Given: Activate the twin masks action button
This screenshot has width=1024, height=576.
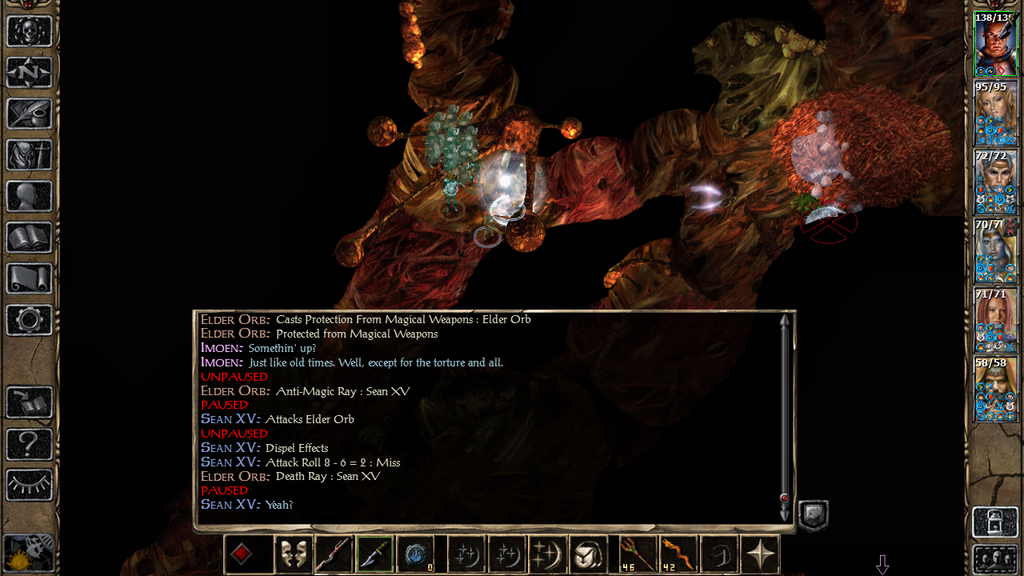Looking at the screenshot, I should tap(291, 555).
